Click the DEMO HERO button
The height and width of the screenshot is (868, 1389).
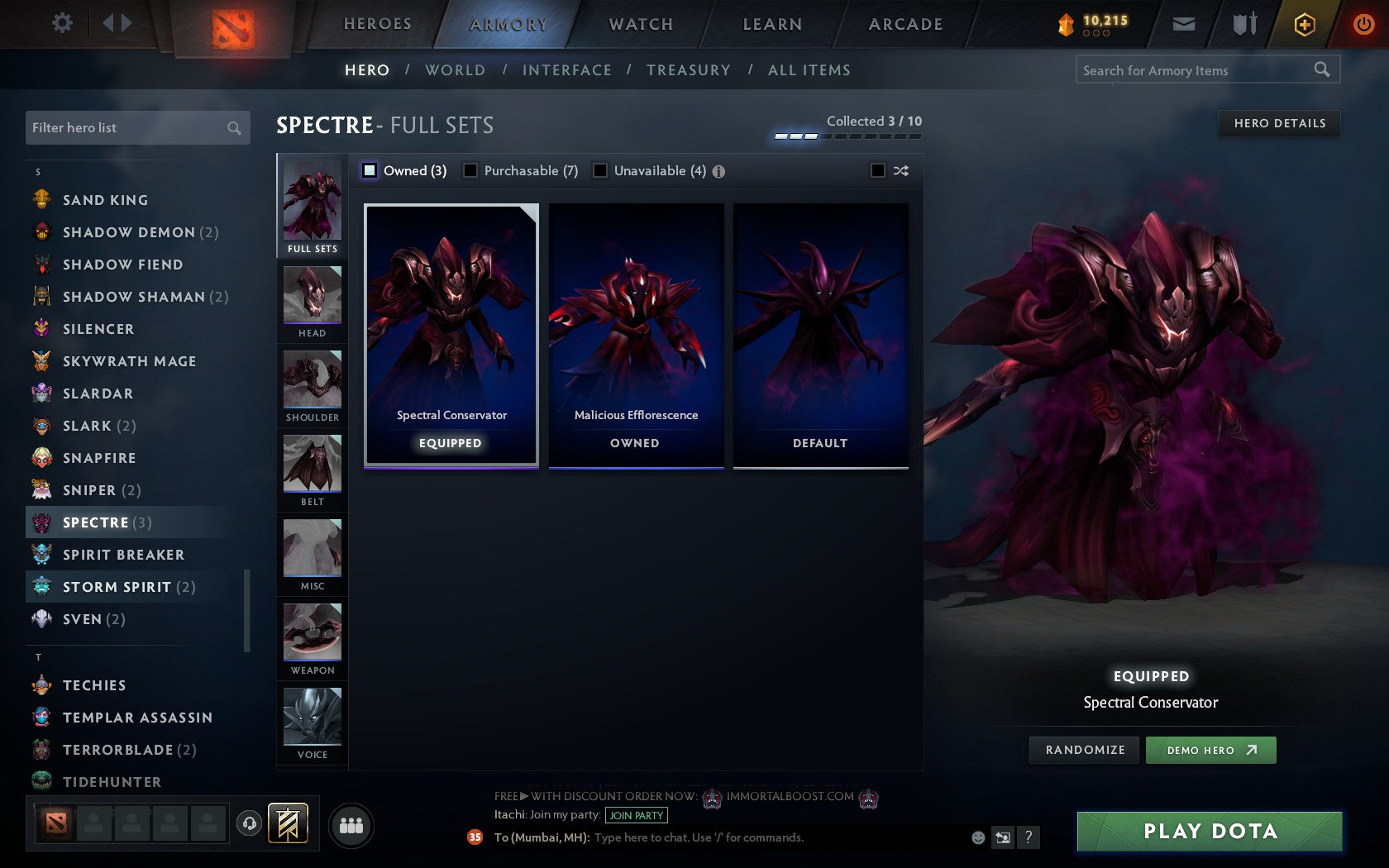(x=1210, y=750)
